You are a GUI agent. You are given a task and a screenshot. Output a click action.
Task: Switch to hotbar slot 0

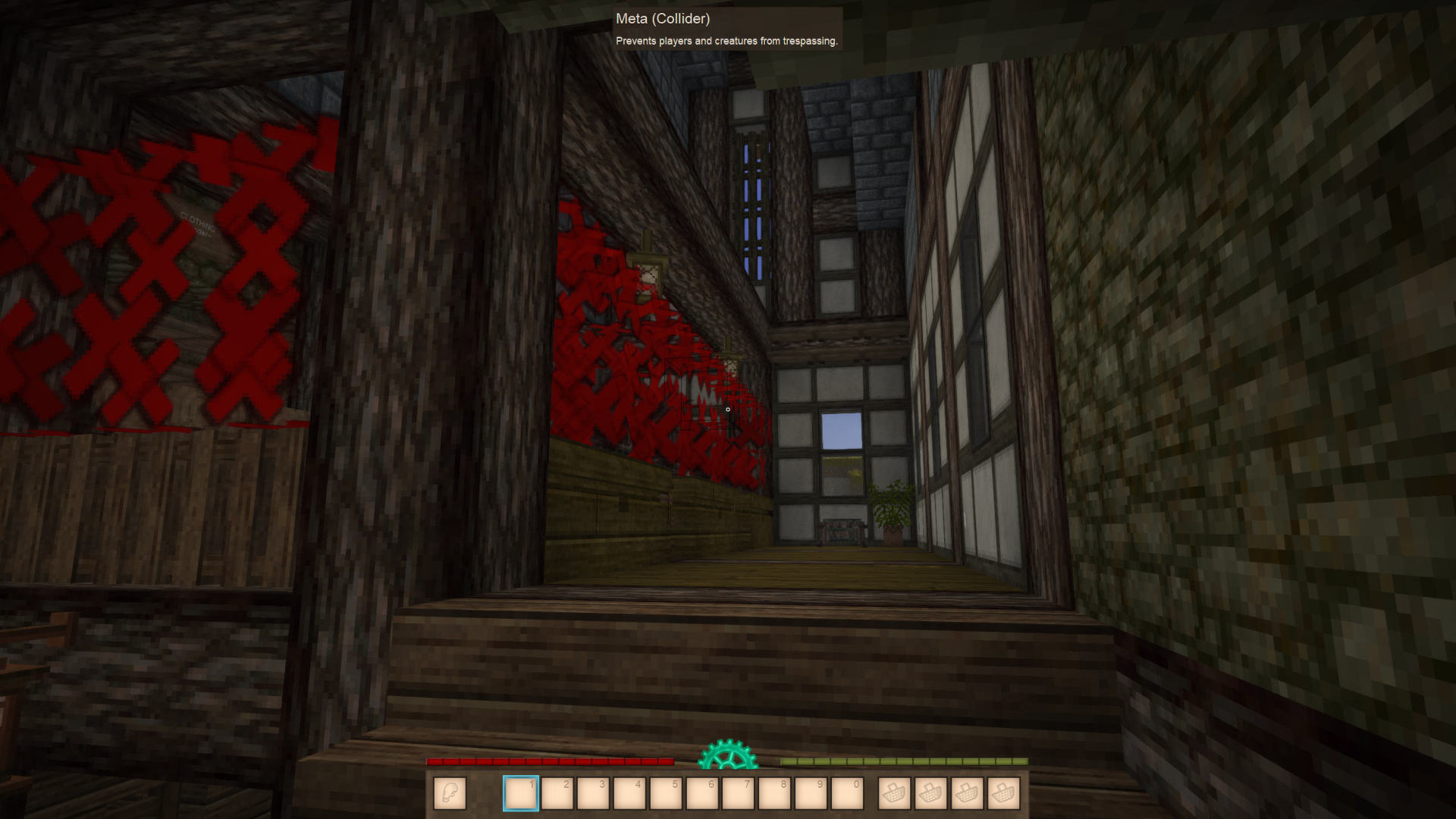pyautogui.click(x=848, y=793)
